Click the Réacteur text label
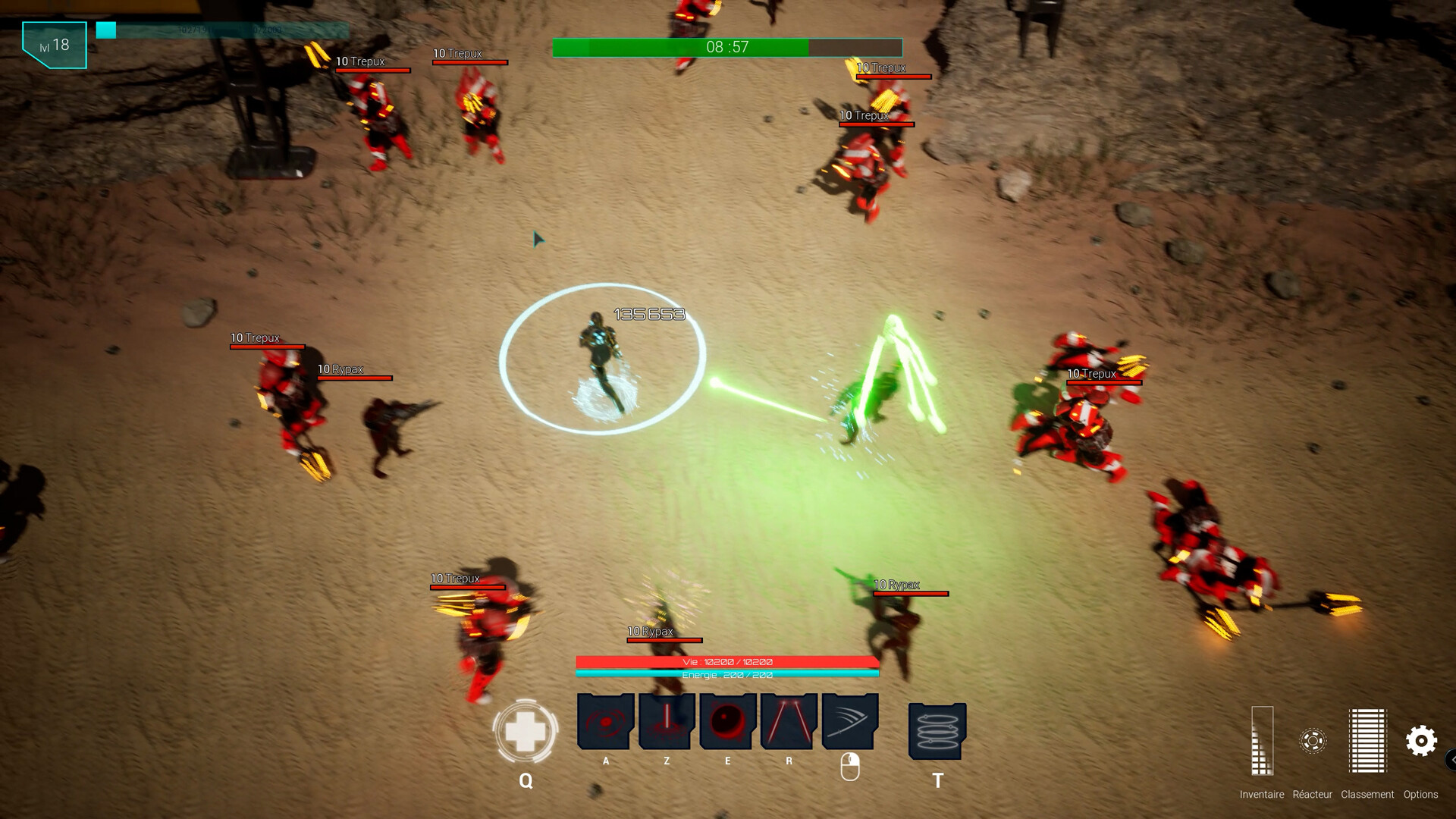The image size is (1456, 819). point(1312,795)
